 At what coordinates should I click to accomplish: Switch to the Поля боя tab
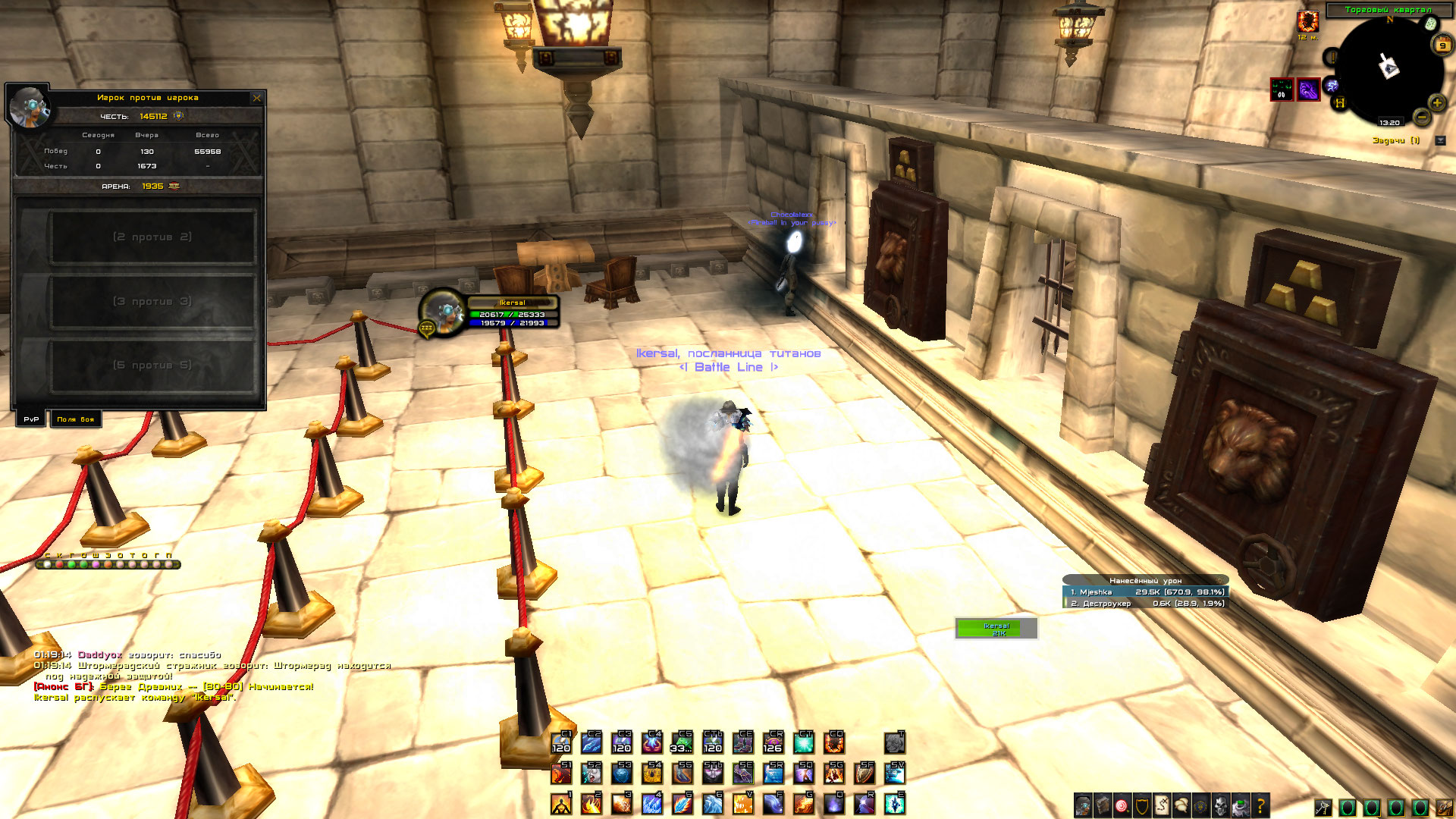point(75,419)
